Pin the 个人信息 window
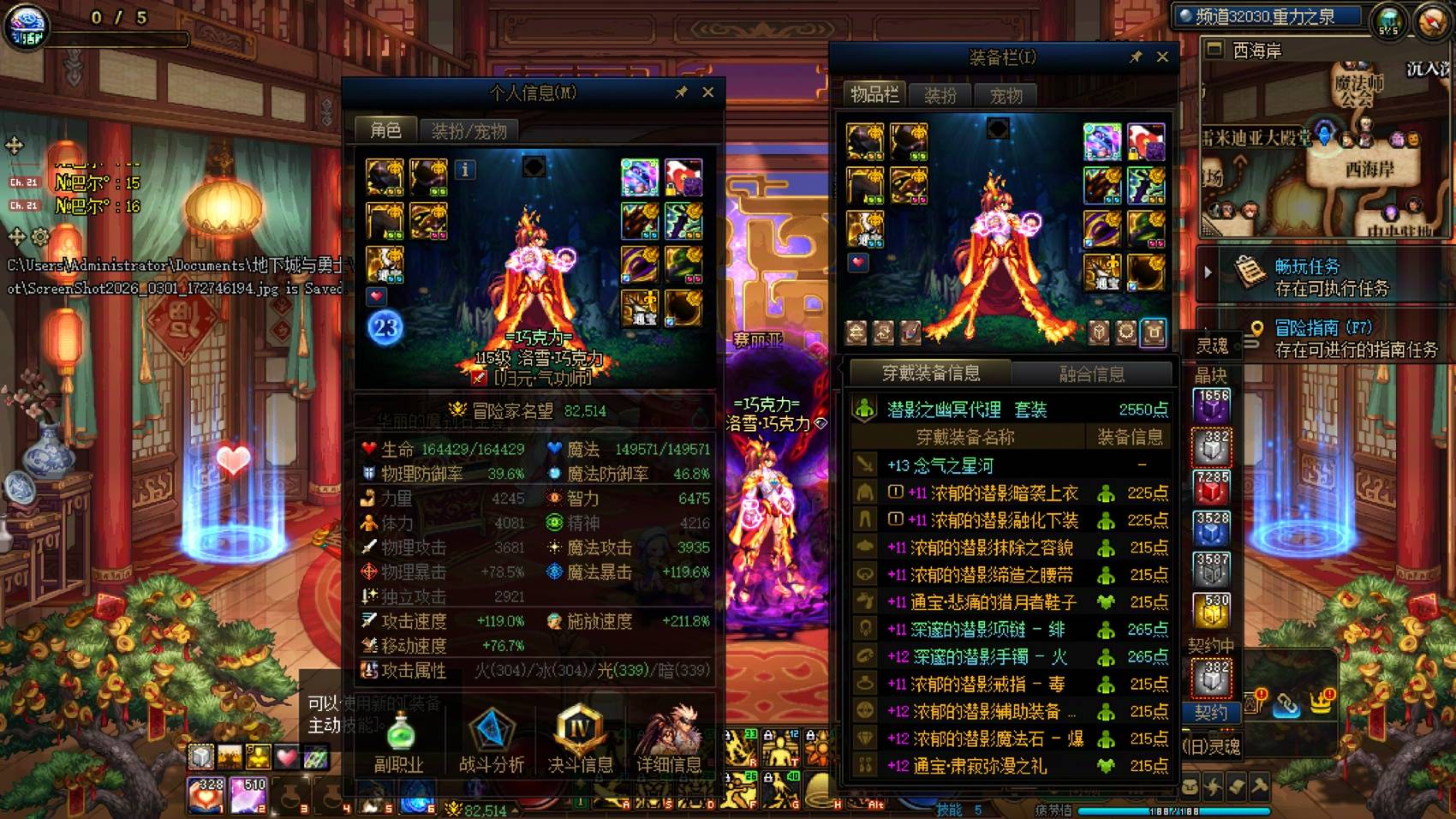 point(683,92)
